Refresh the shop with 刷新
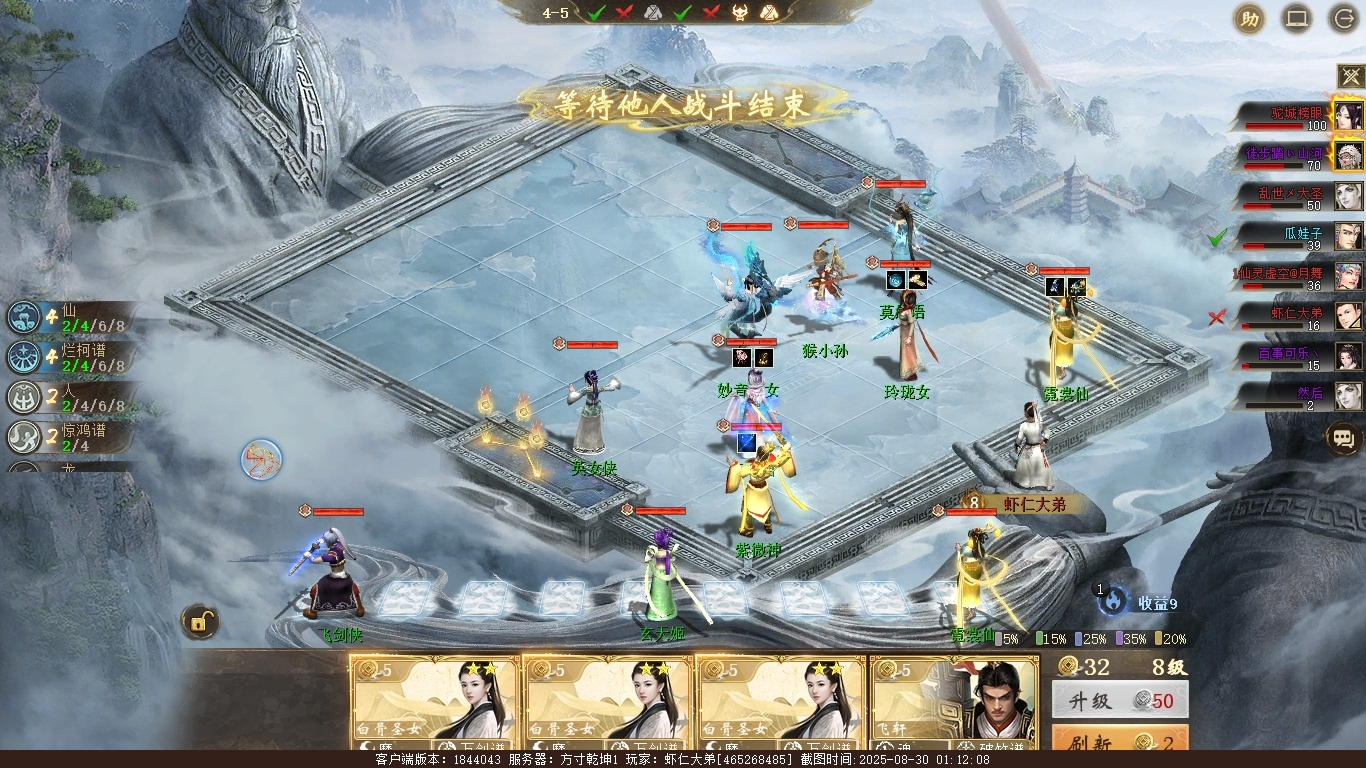The height and width of the screenshot is (768, 1366). (x=1120, y=741)
